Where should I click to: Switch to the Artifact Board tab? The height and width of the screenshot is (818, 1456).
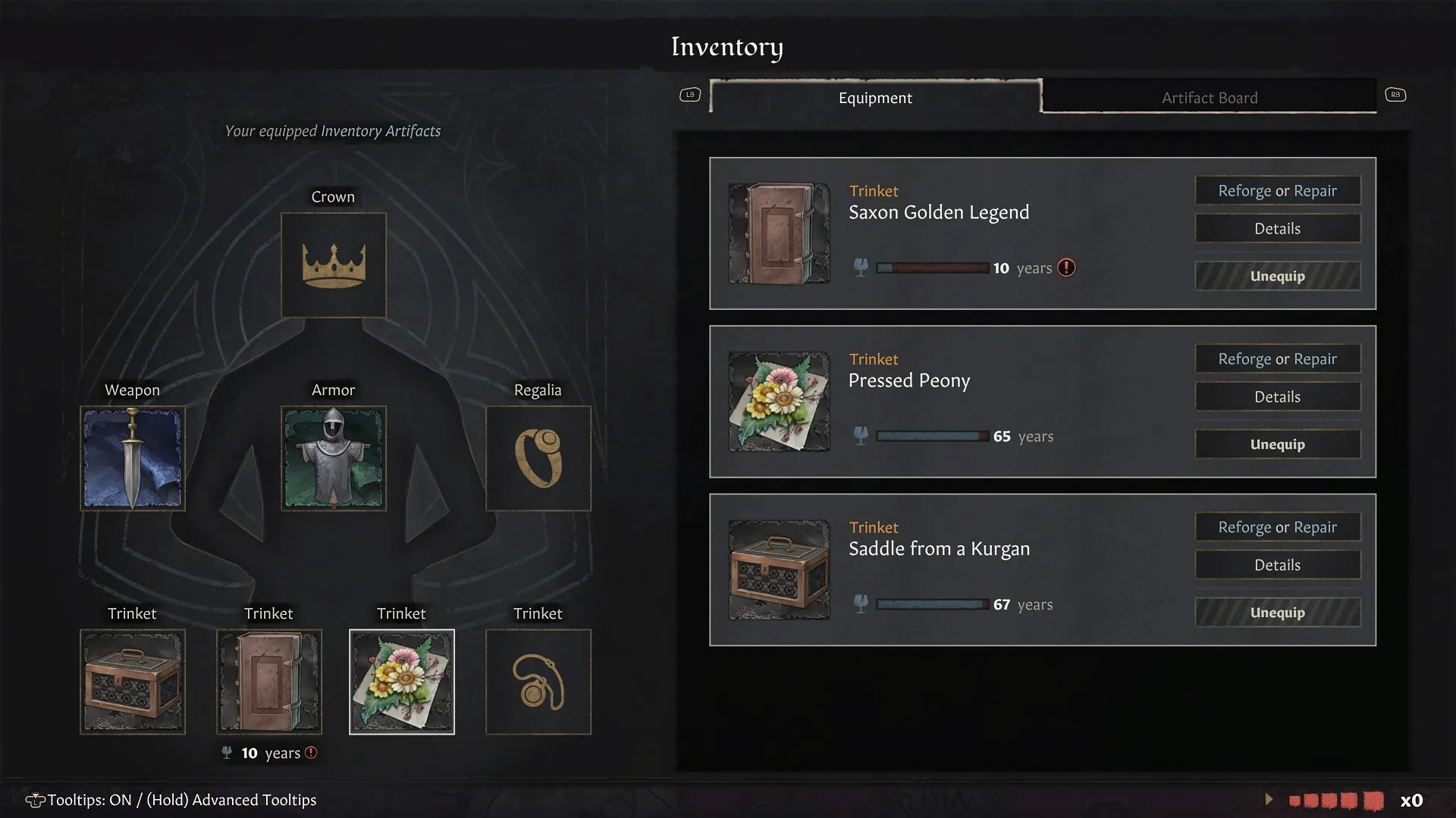click(x=1209, y=97)
